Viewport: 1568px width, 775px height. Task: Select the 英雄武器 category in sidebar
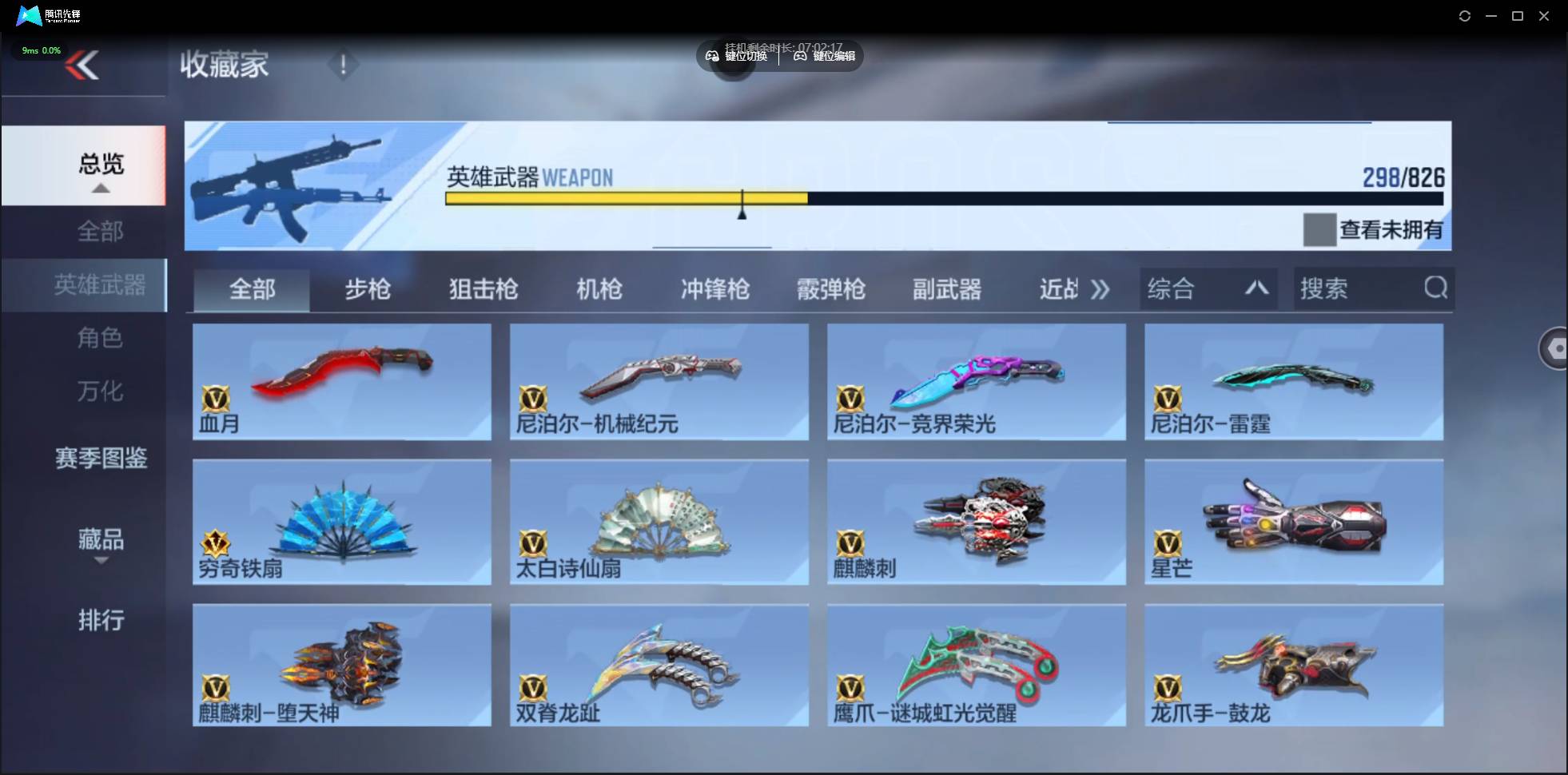(100, 284)
